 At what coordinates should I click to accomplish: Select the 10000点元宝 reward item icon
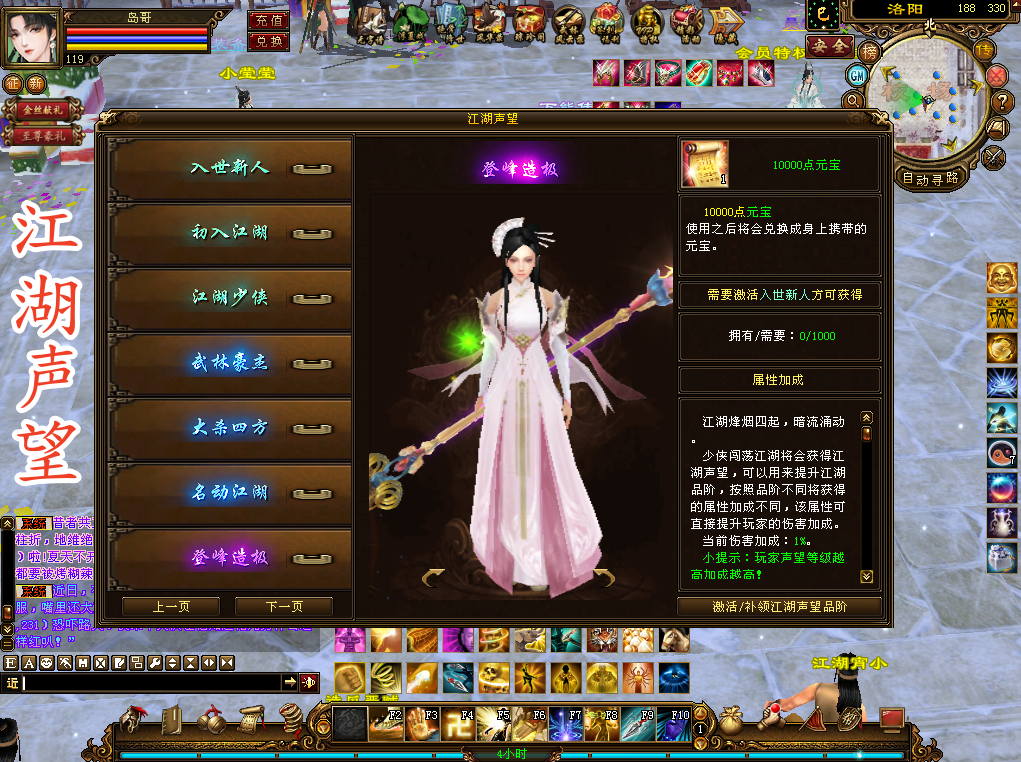pyautogui.click(x=704, y=164)
